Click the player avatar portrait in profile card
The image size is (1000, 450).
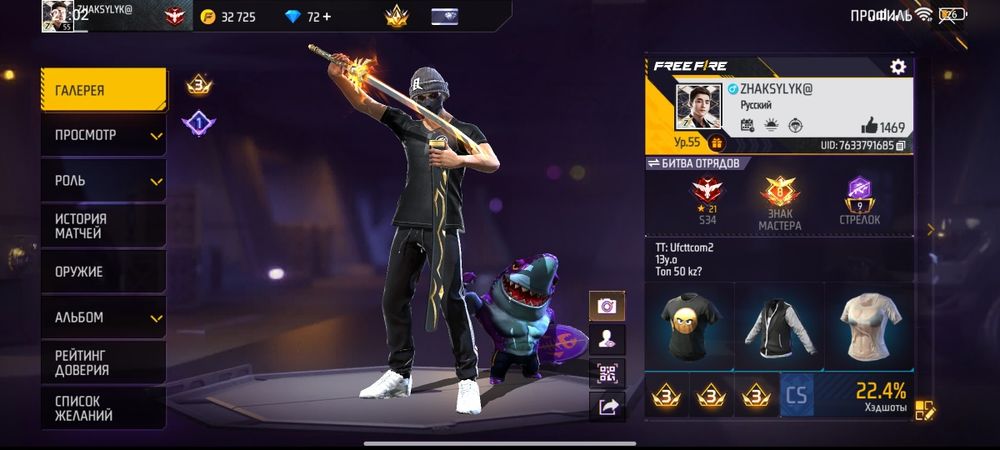click(x=698, y=106)
